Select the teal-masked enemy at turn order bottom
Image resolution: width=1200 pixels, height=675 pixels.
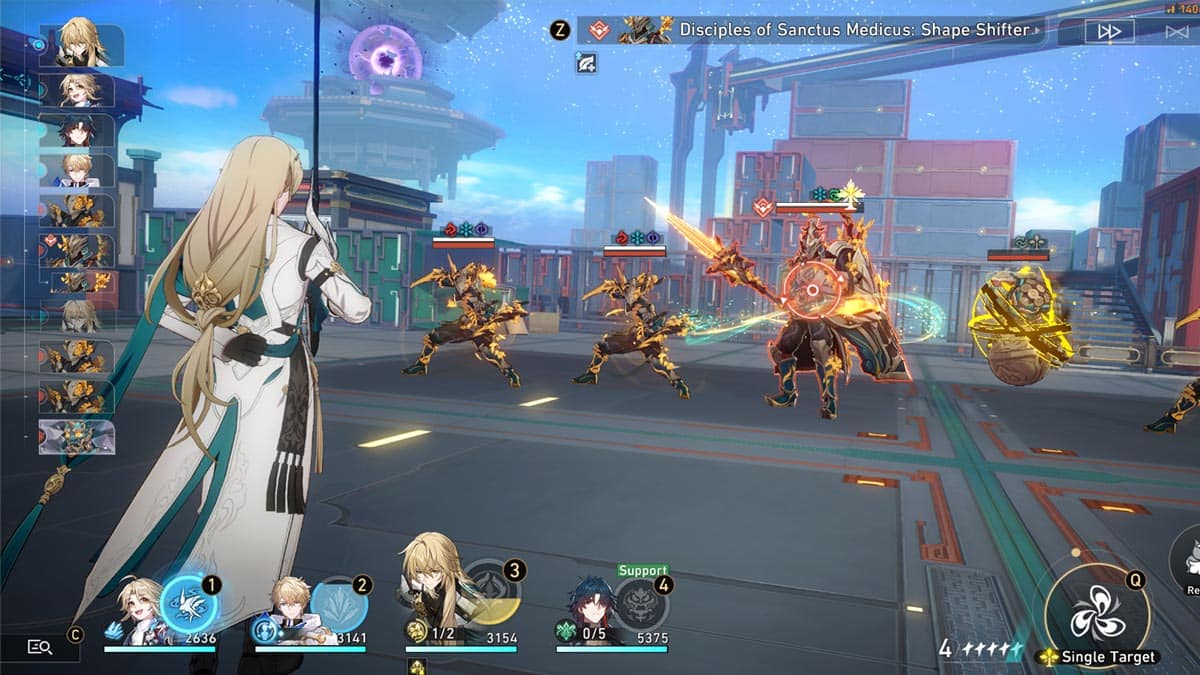[x=76, y=437]
